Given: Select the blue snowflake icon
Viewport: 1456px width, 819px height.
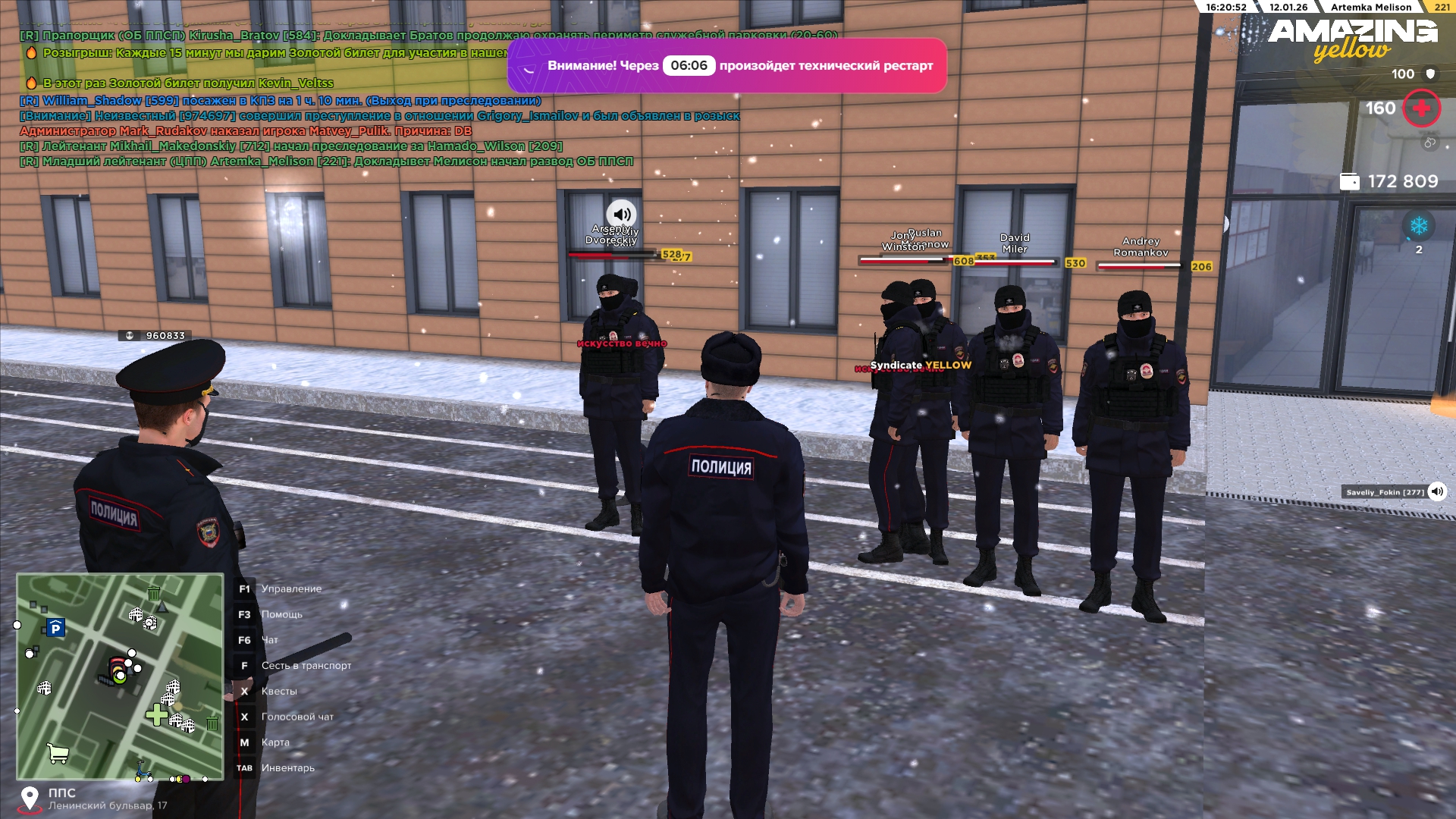Looking at the screenshot, I should [1418, 225].
